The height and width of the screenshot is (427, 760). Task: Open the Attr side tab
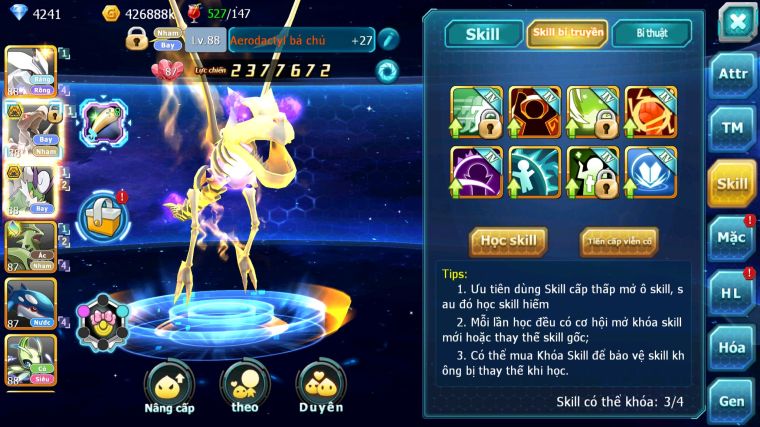click(x=733, y=75)
